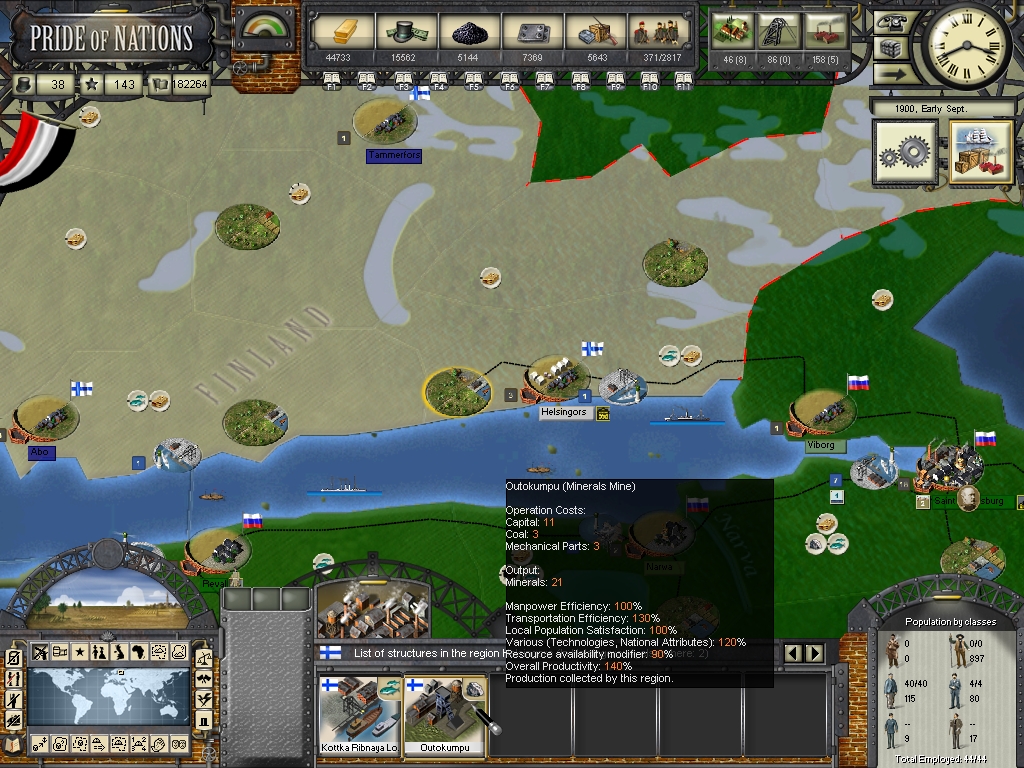Show previous structures with left arrow

point(795,654)
